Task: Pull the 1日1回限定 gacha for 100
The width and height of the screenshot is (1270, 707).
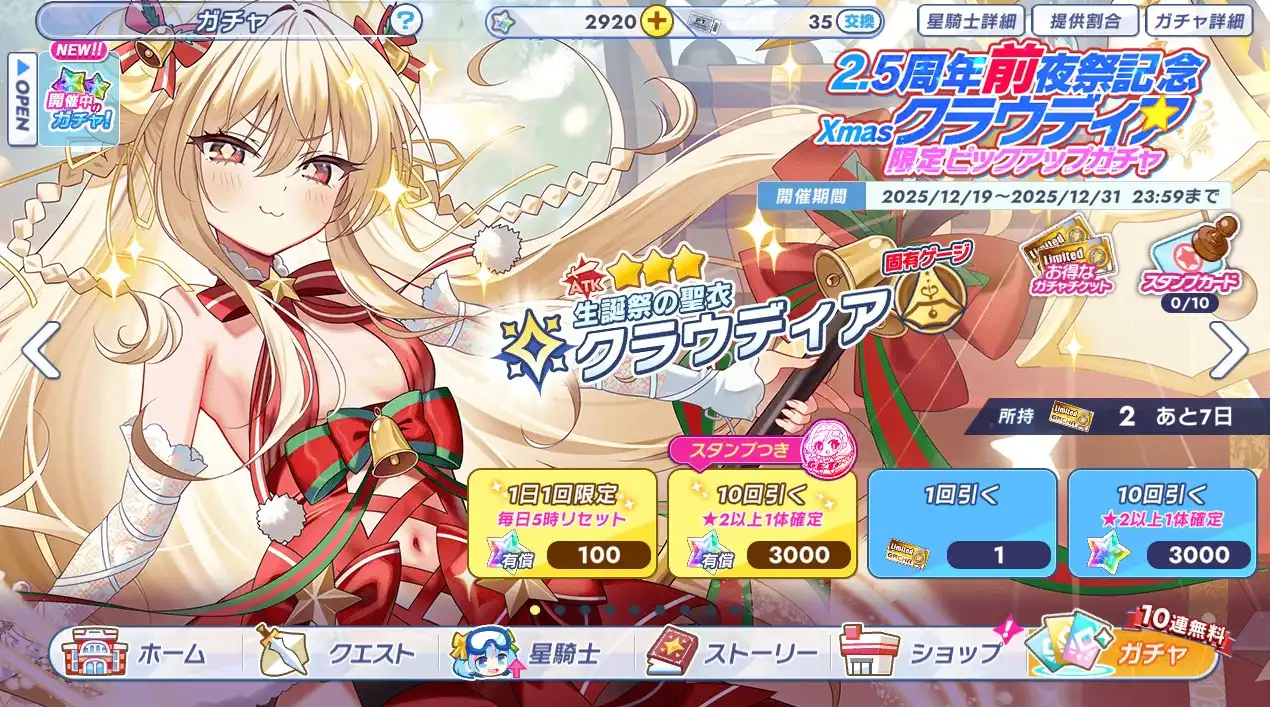Action: [562, 523]
